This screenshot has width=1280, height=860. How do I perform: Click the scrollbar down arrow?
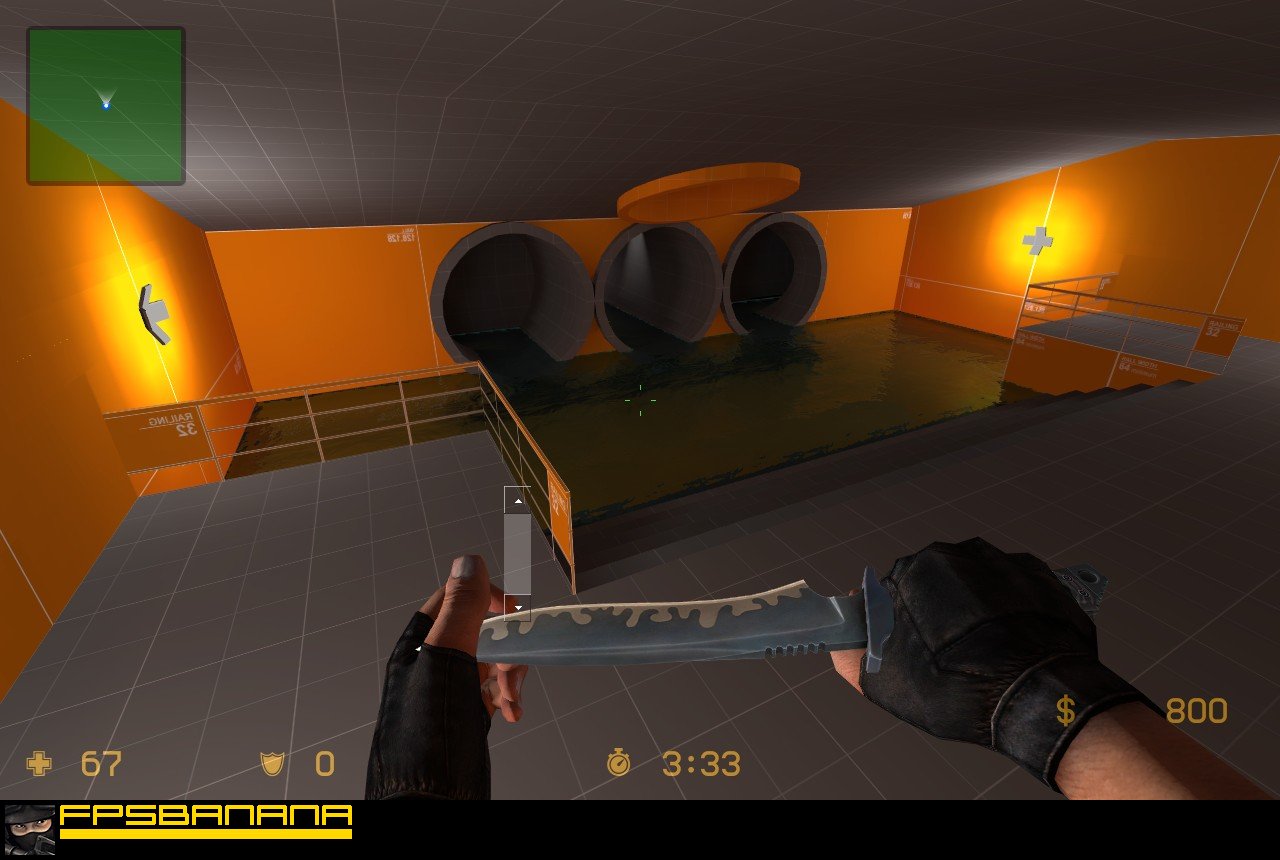(517, 606)
